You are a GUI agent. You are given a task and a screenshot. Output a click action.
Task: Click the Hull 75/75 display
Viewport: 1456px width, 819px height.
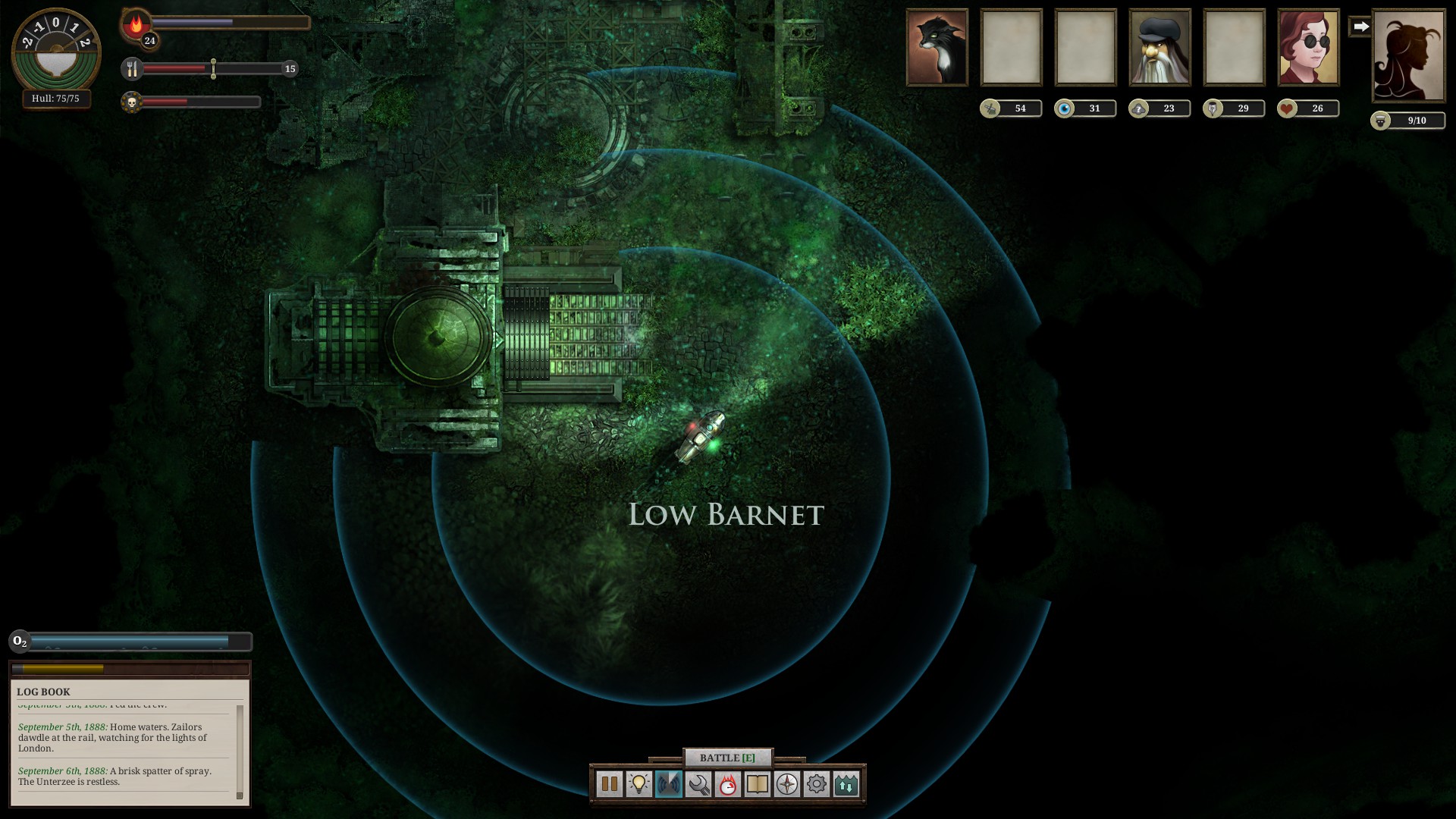click(55, 99)
